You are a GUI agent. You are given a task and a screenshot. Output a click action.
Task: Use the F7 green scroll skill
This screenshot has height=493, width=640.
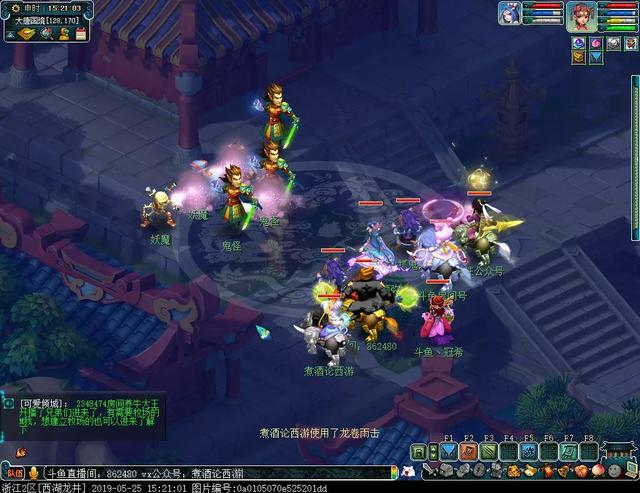click(x=568, y=451)
